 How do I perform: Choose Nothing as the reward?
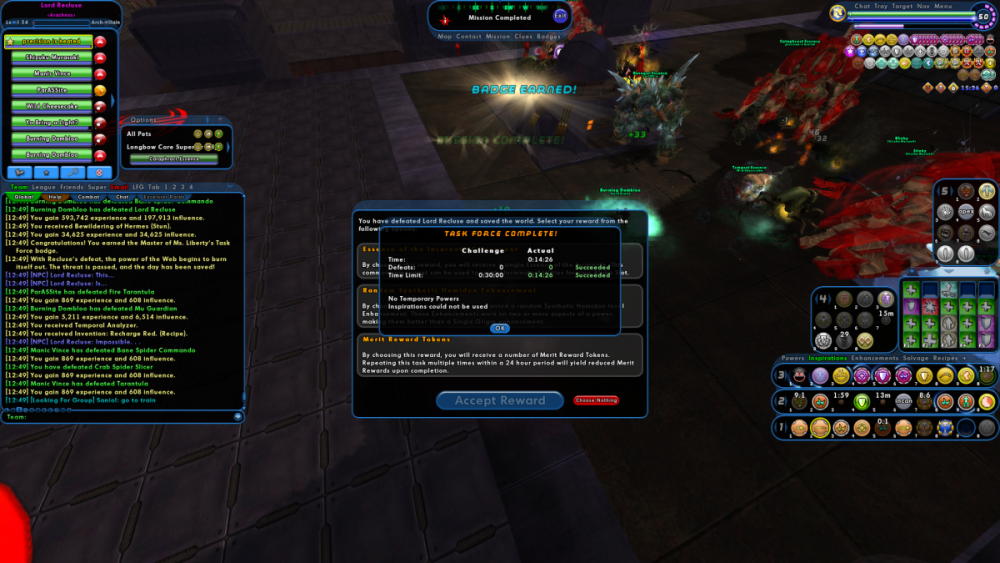pos(596,400)
